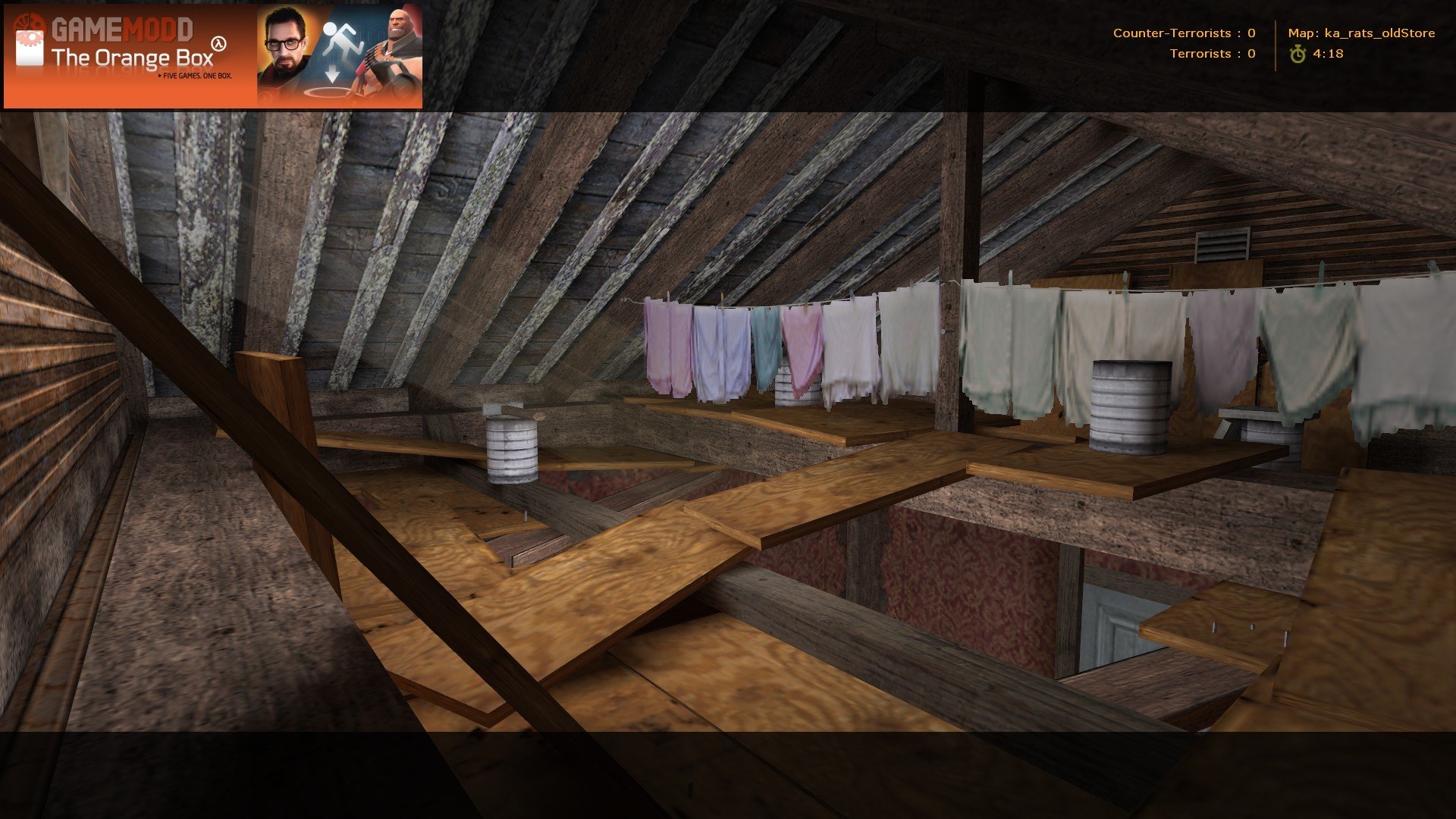The height and width of the screenshot is (819, 1456).
Task: Open The Orange Box banner advertisement
Action: (212, 56)
